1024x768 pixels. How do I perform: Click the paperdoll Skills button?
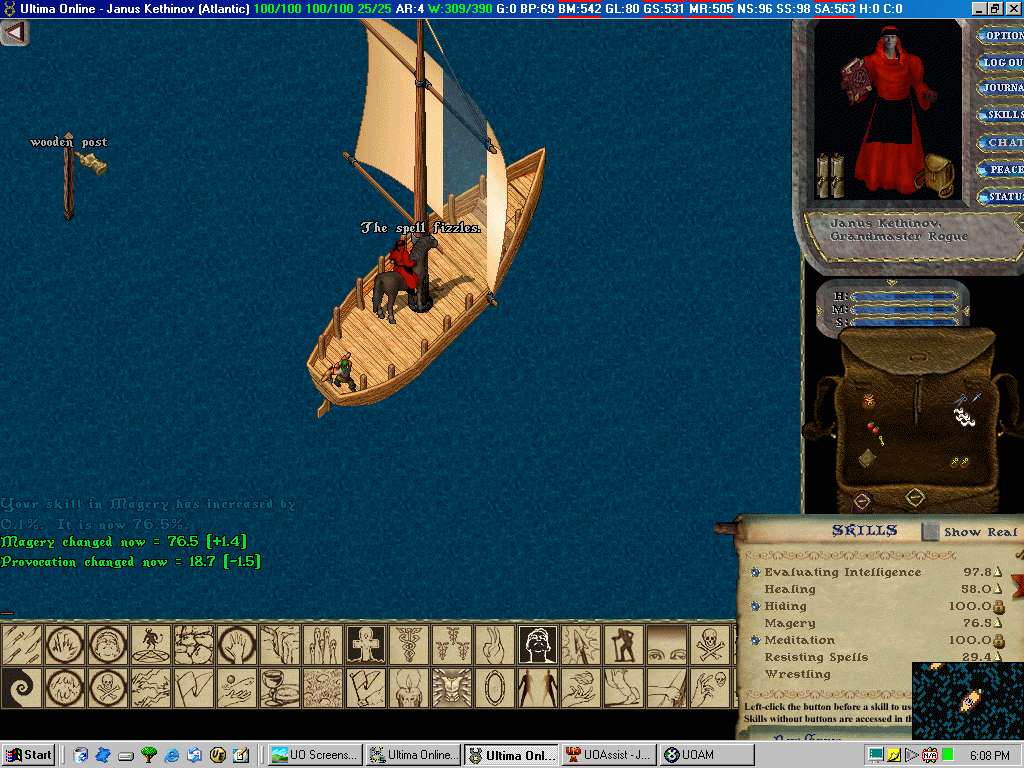point(1001,115)
